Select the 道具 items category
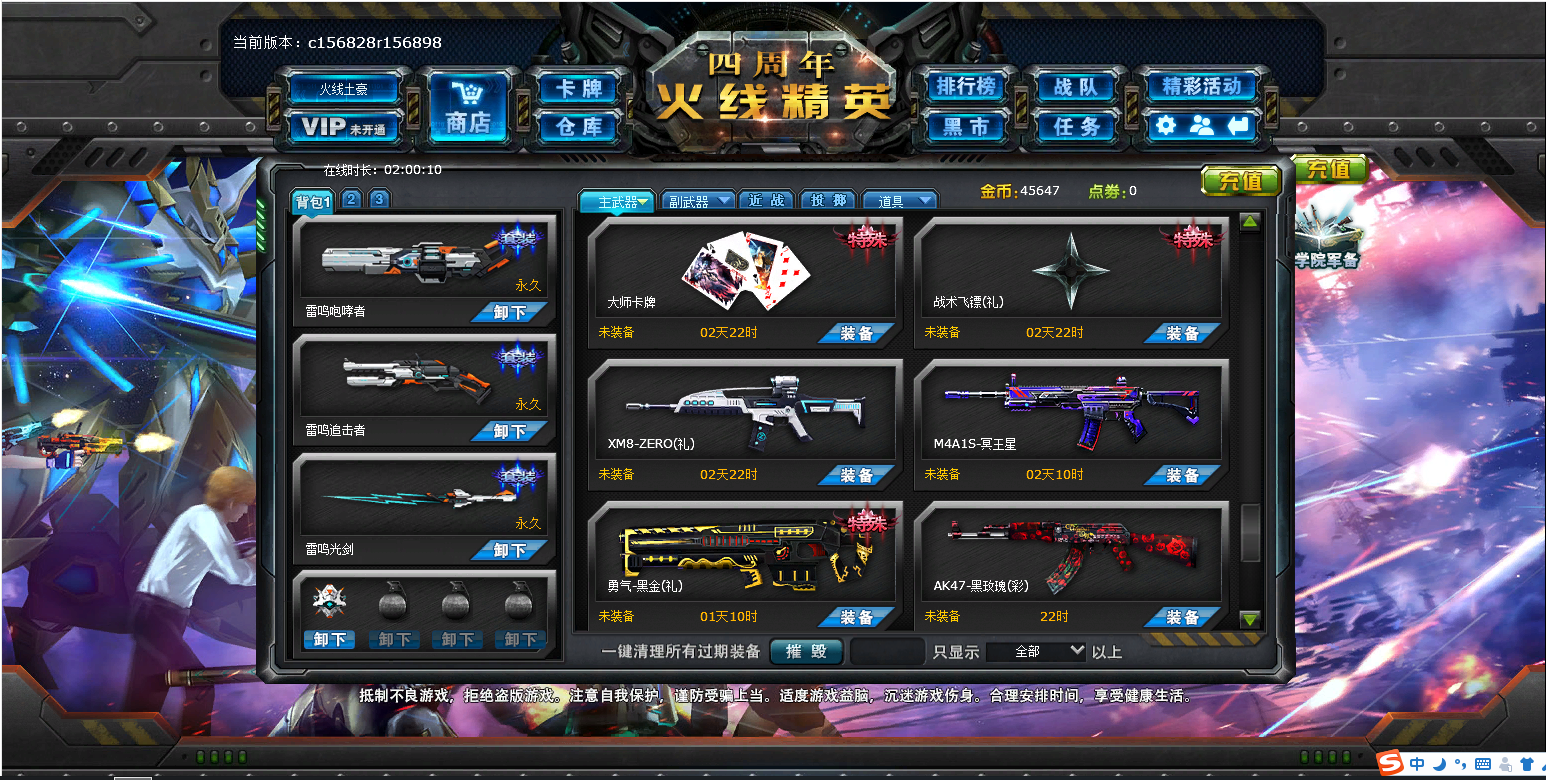Viewport: 1546px width, 780px height. click(899, 199)
